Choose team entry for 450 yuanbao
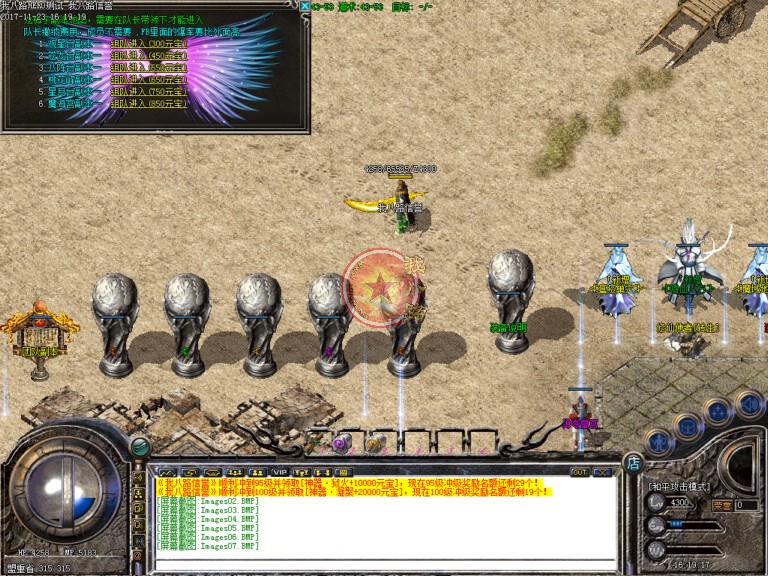 click(147, 55)
